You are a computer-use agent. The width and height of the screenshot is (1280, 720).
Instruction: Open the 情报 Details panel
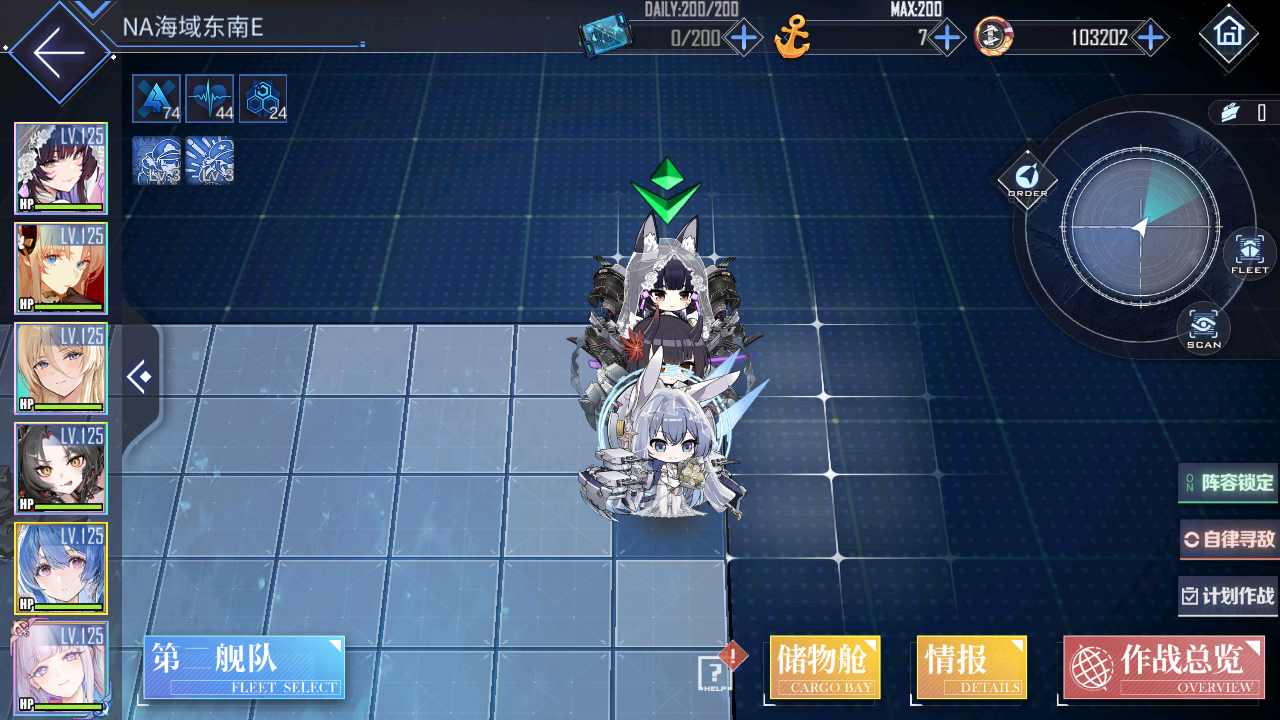pyautogui.click(x=971, y=667)
